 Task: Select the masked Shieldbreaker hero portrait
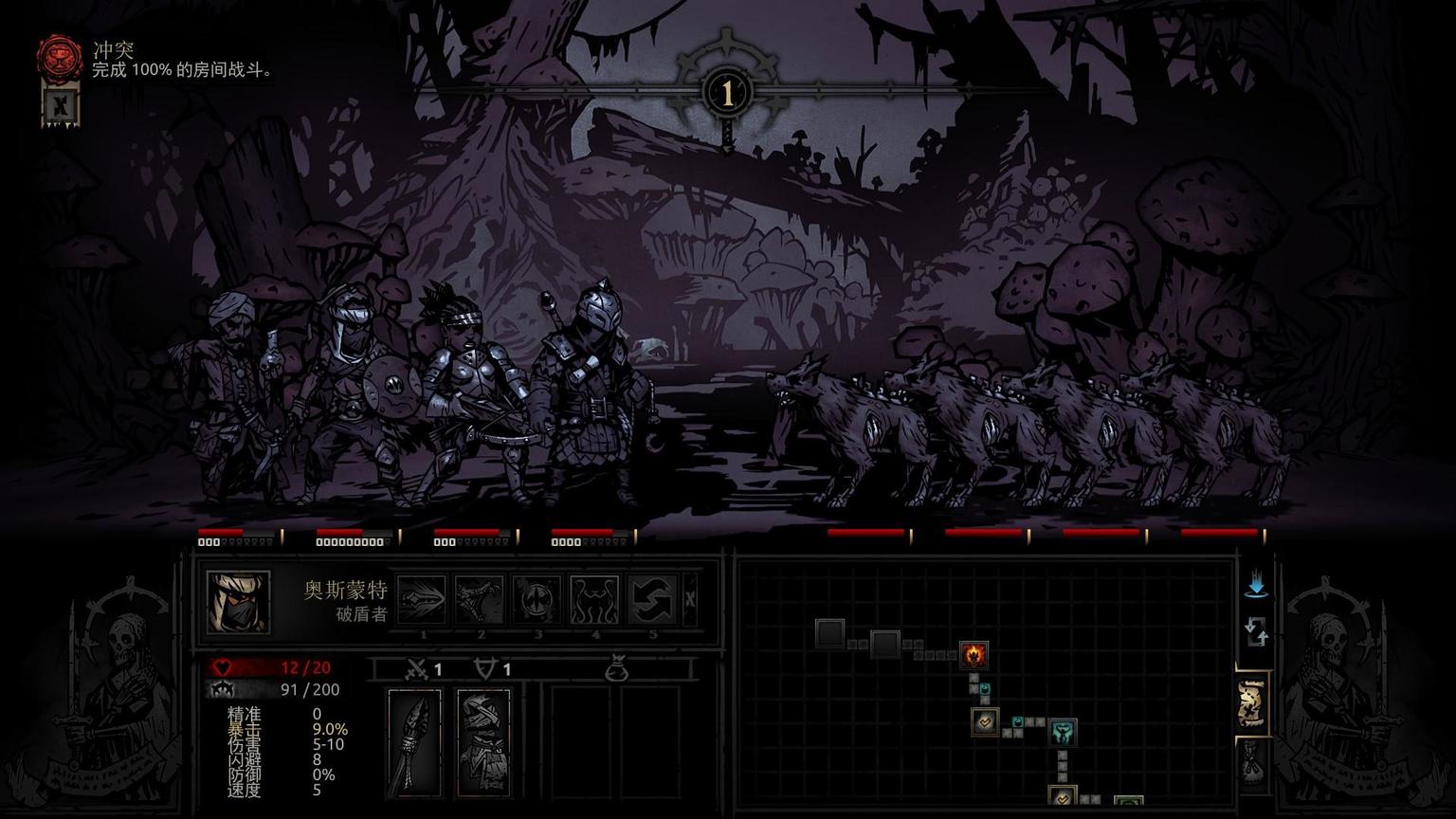pos(238,602)
